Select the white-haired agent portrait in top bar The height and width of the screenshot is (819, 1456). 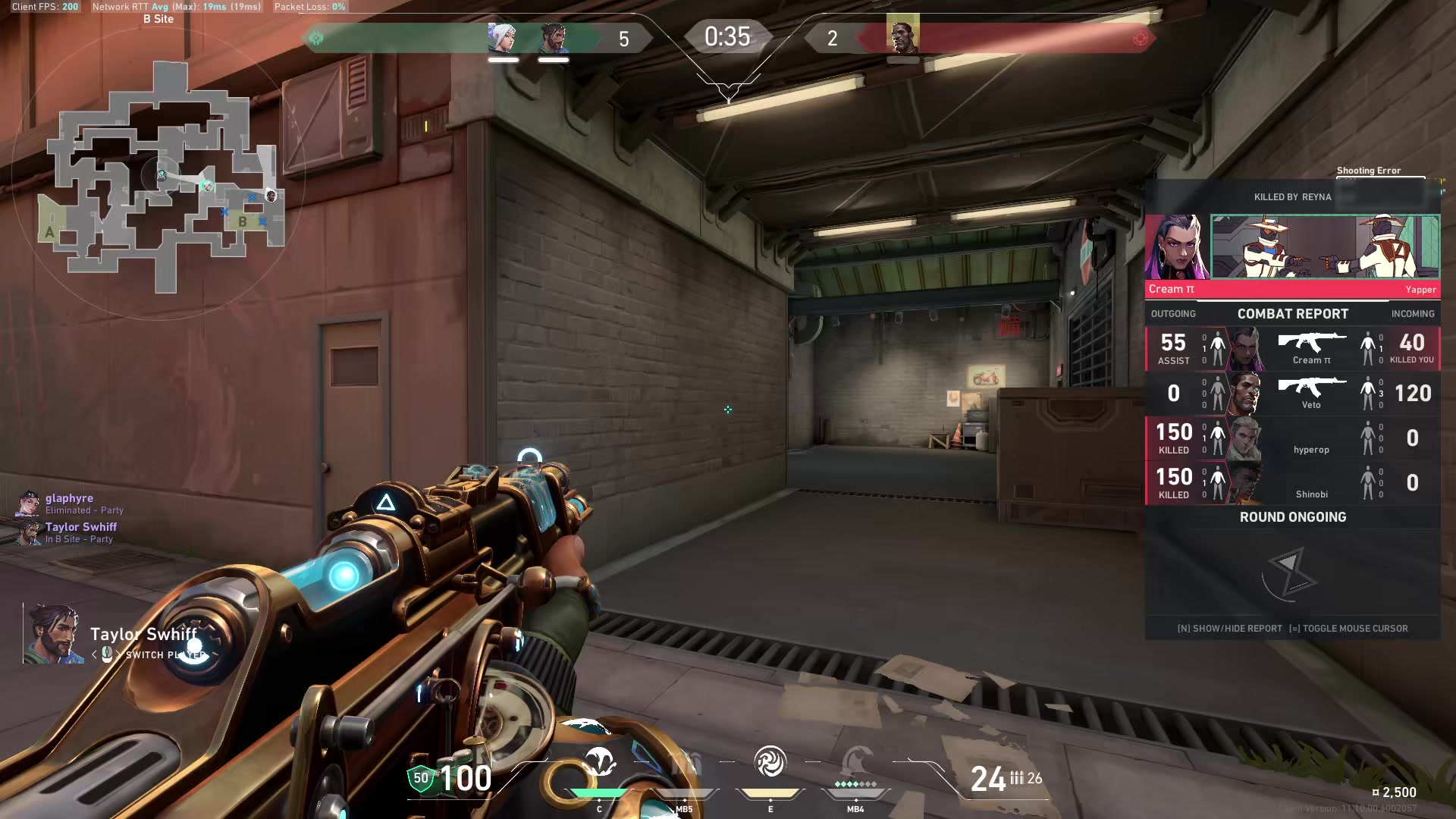click(x=502, y=36)
